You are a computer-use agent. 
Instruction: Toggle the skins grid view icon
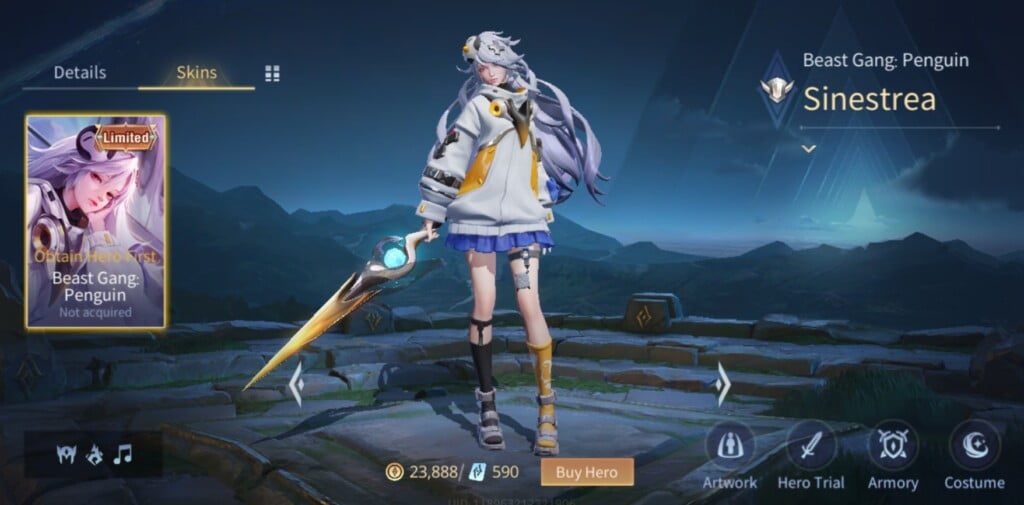(x=272, y=74)
